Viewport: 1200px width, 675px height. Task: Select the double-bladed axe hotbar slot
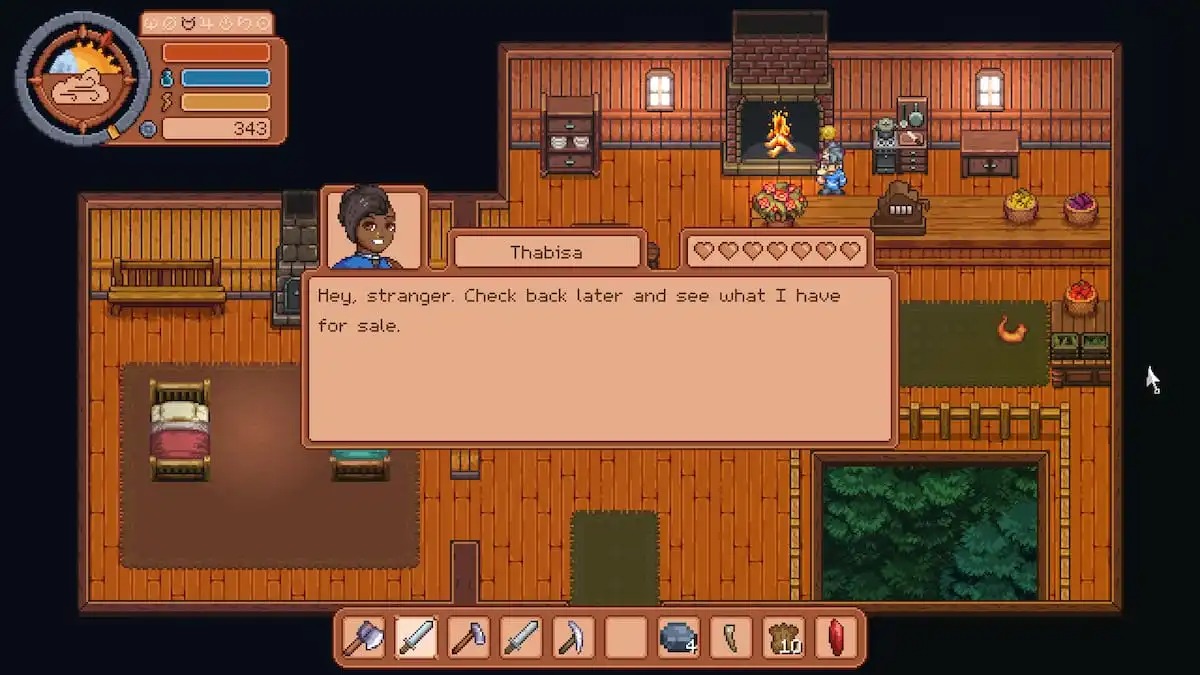coord(363,637)
